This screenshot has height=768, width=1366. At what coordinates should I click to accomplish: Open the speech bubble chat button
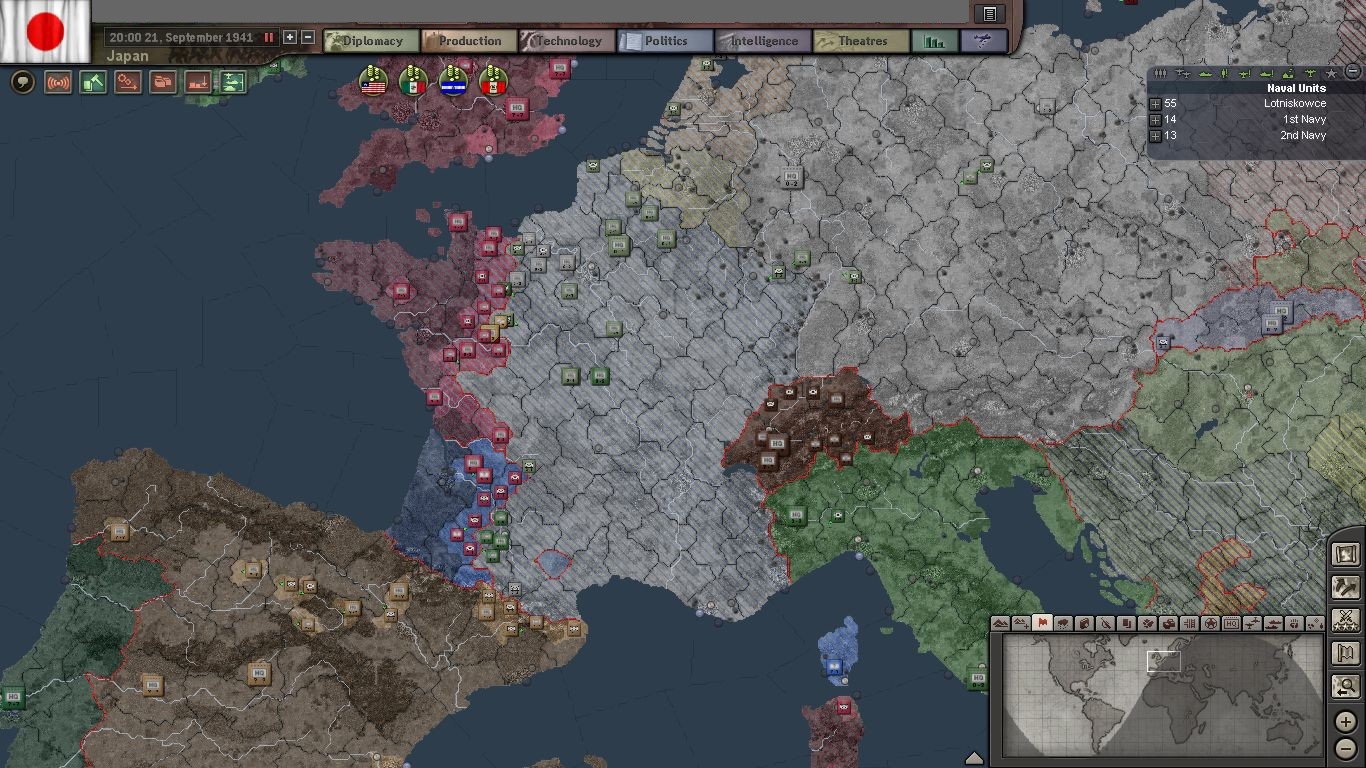coord(22,82)
